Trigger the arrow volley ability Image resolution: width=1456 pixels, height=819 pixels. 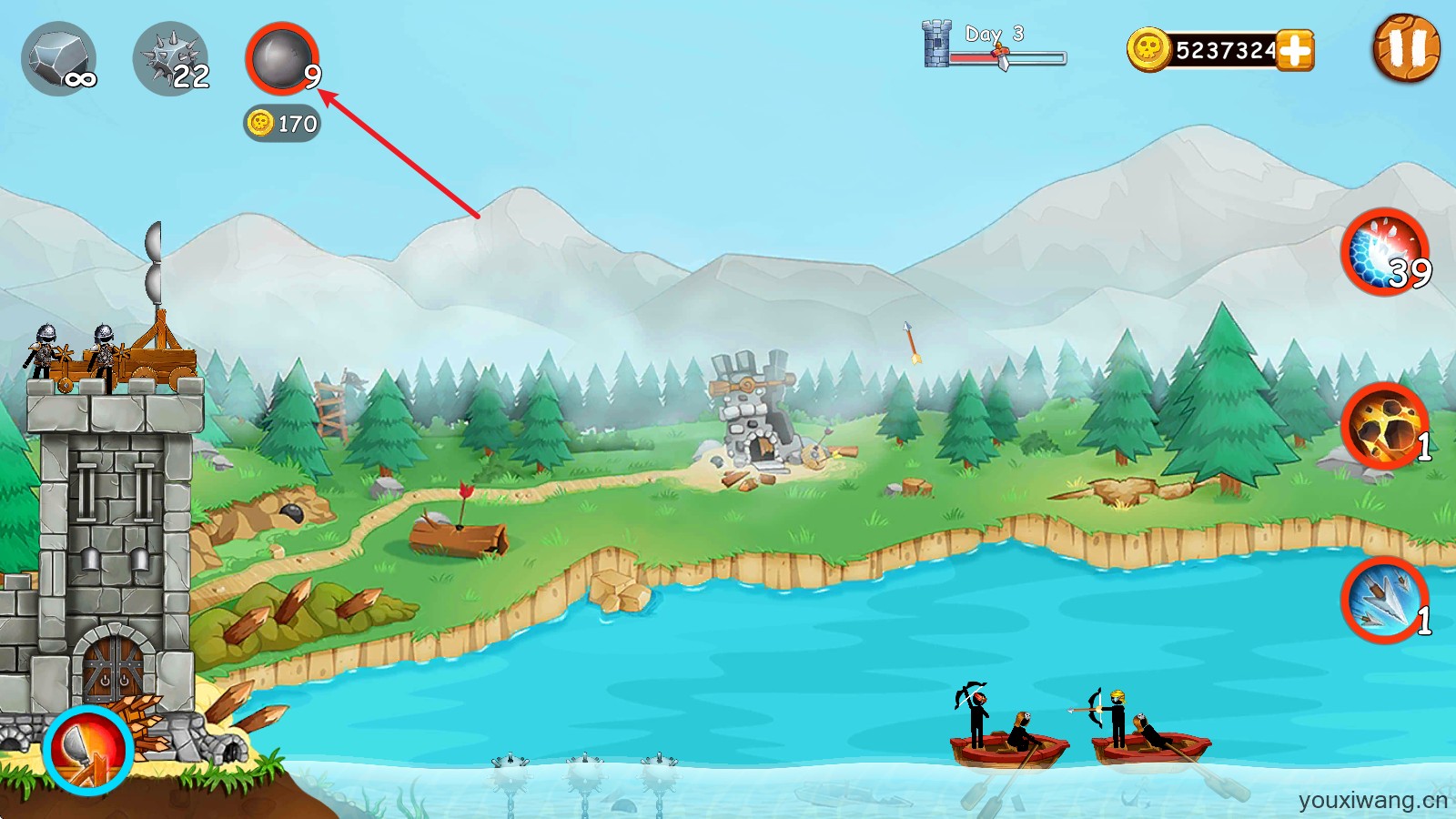click(x=1385, y=600)
